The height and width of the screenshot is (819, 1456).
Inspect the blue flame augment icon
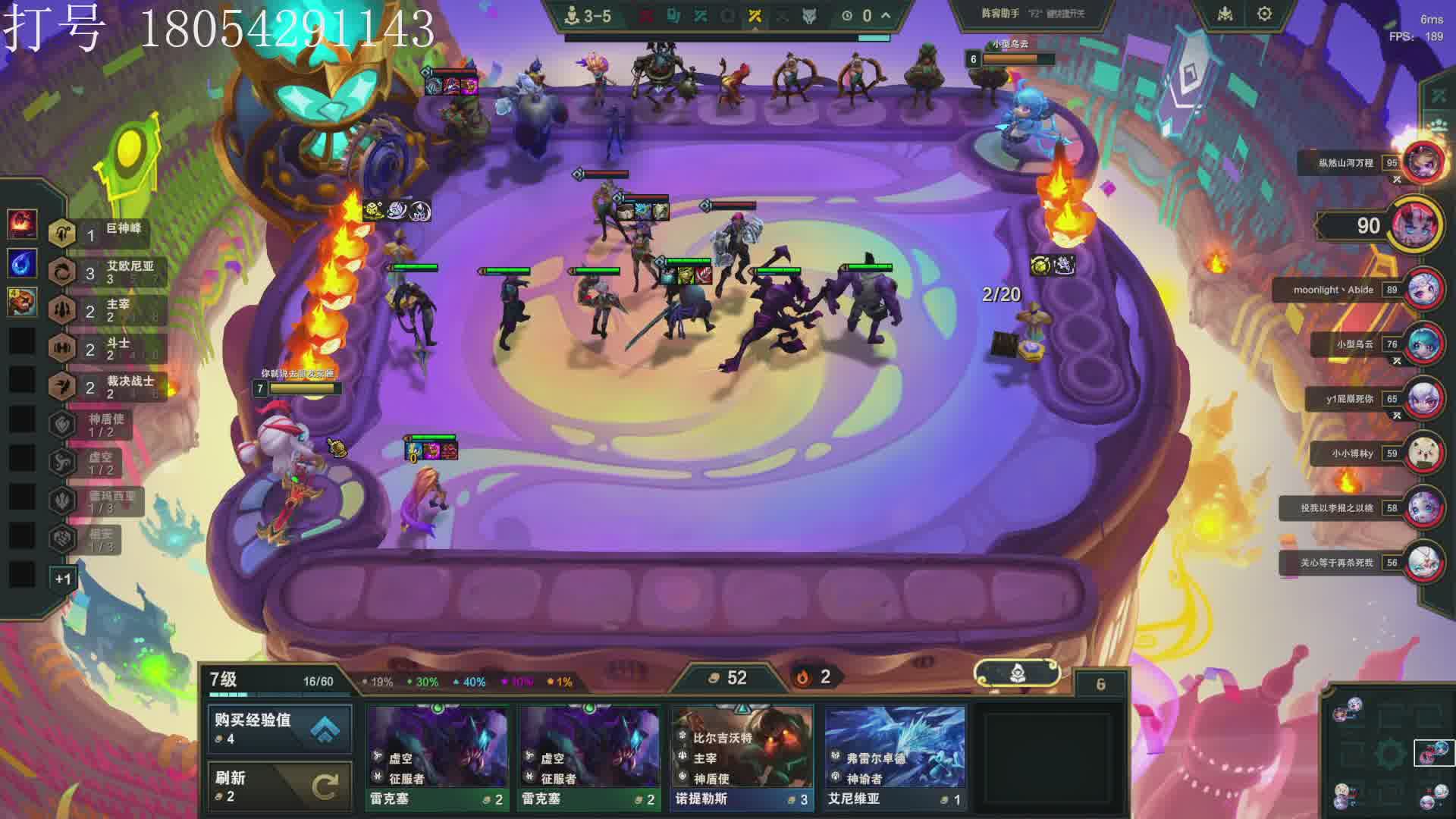(22, 263)
